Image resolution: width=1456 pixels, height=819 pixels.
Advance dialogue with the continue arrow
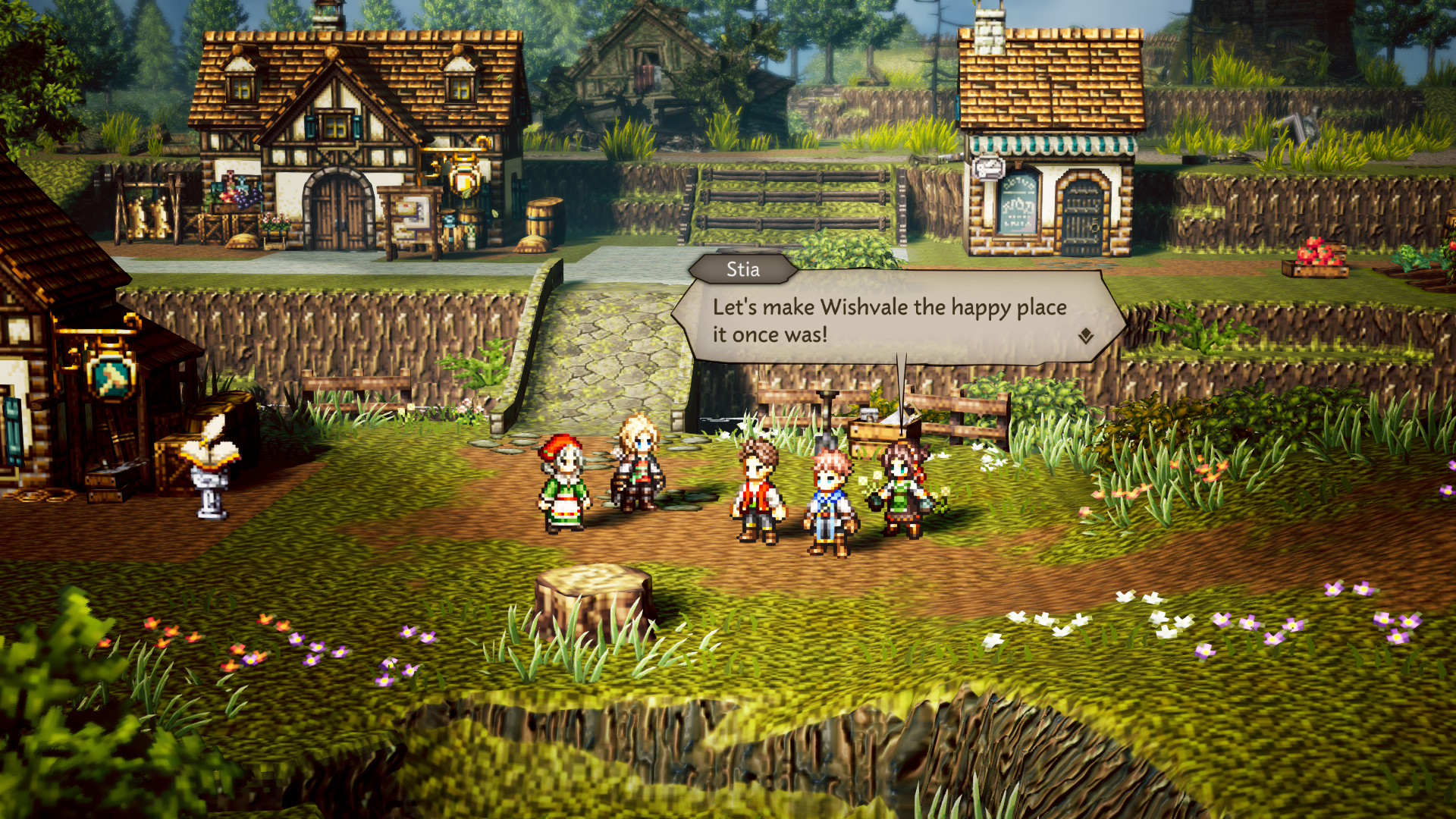coord(1086,336)
